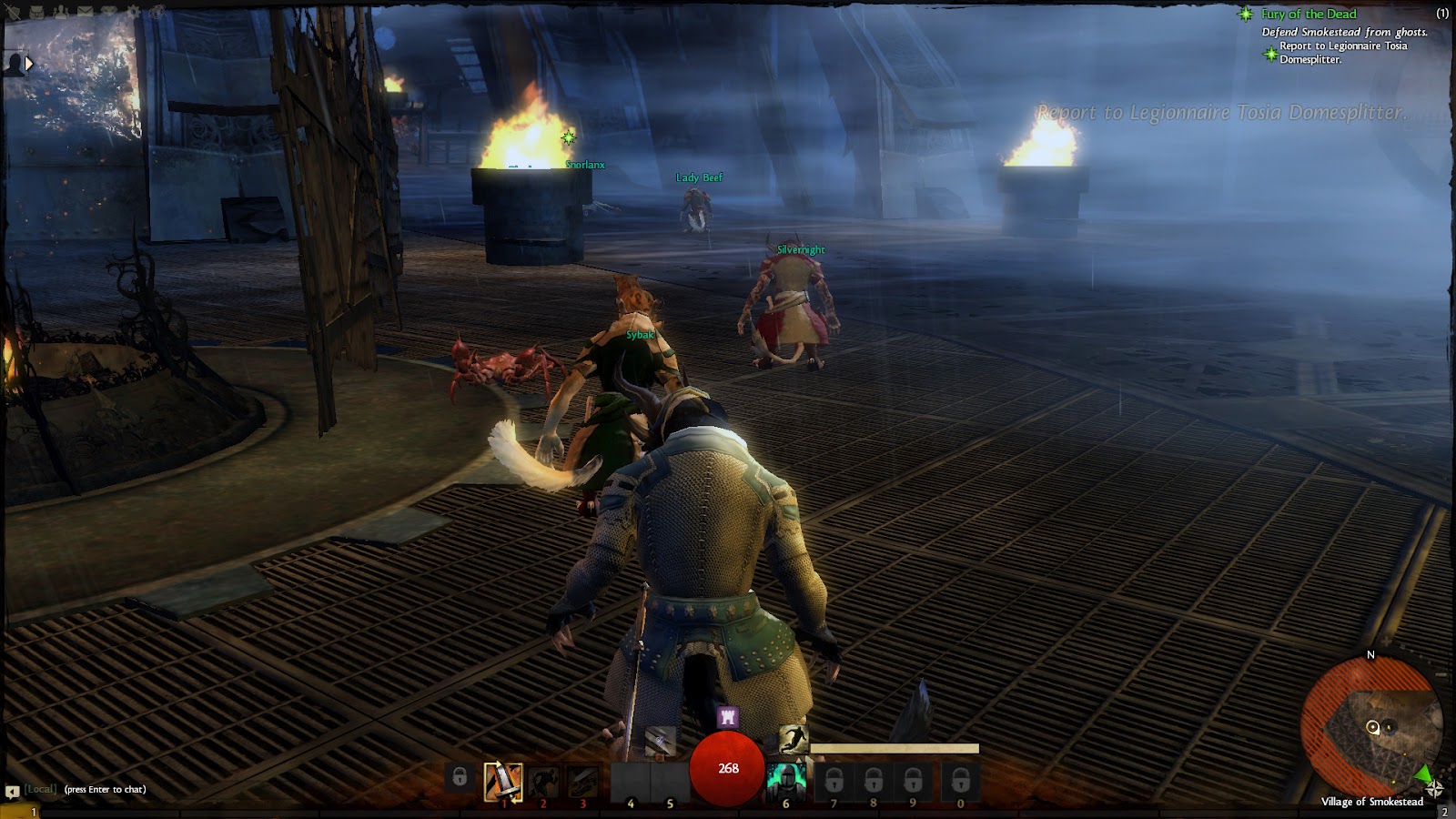The height and width of the screenshot is (819, 1456).
Task: Use the weapon skill in slot 3
Action: tap(583, 781)
